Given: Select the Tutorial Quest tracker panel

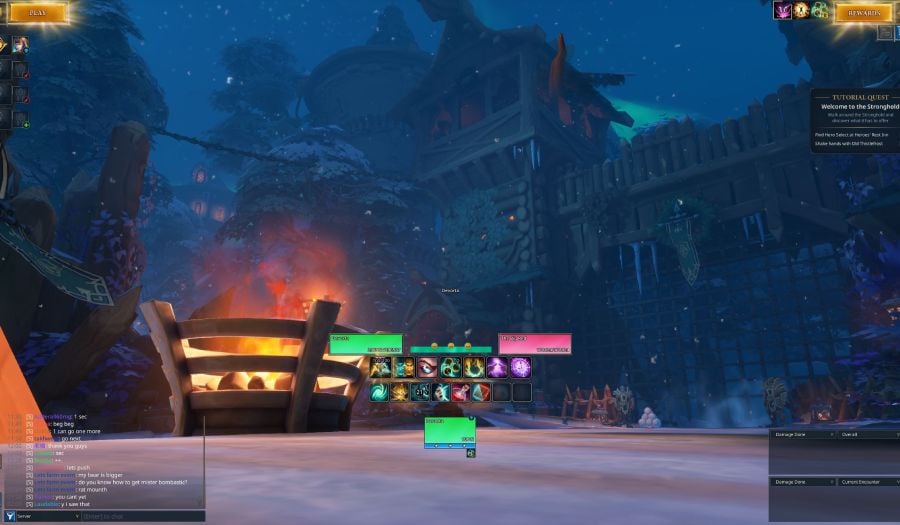Looking at the screenshot, I should pos(854,122).
